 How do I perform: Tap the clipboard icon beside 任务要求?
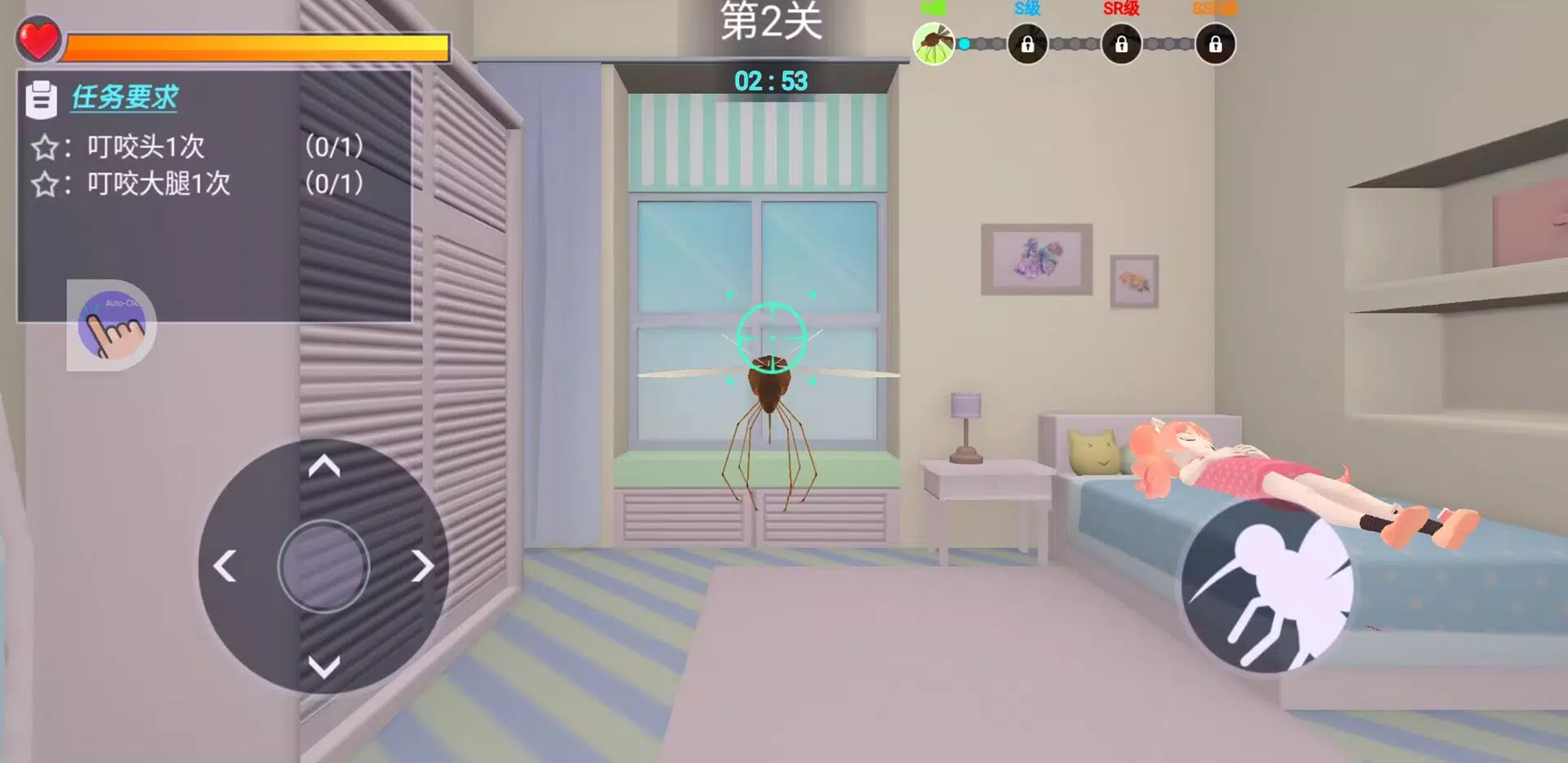click(42, 97)
